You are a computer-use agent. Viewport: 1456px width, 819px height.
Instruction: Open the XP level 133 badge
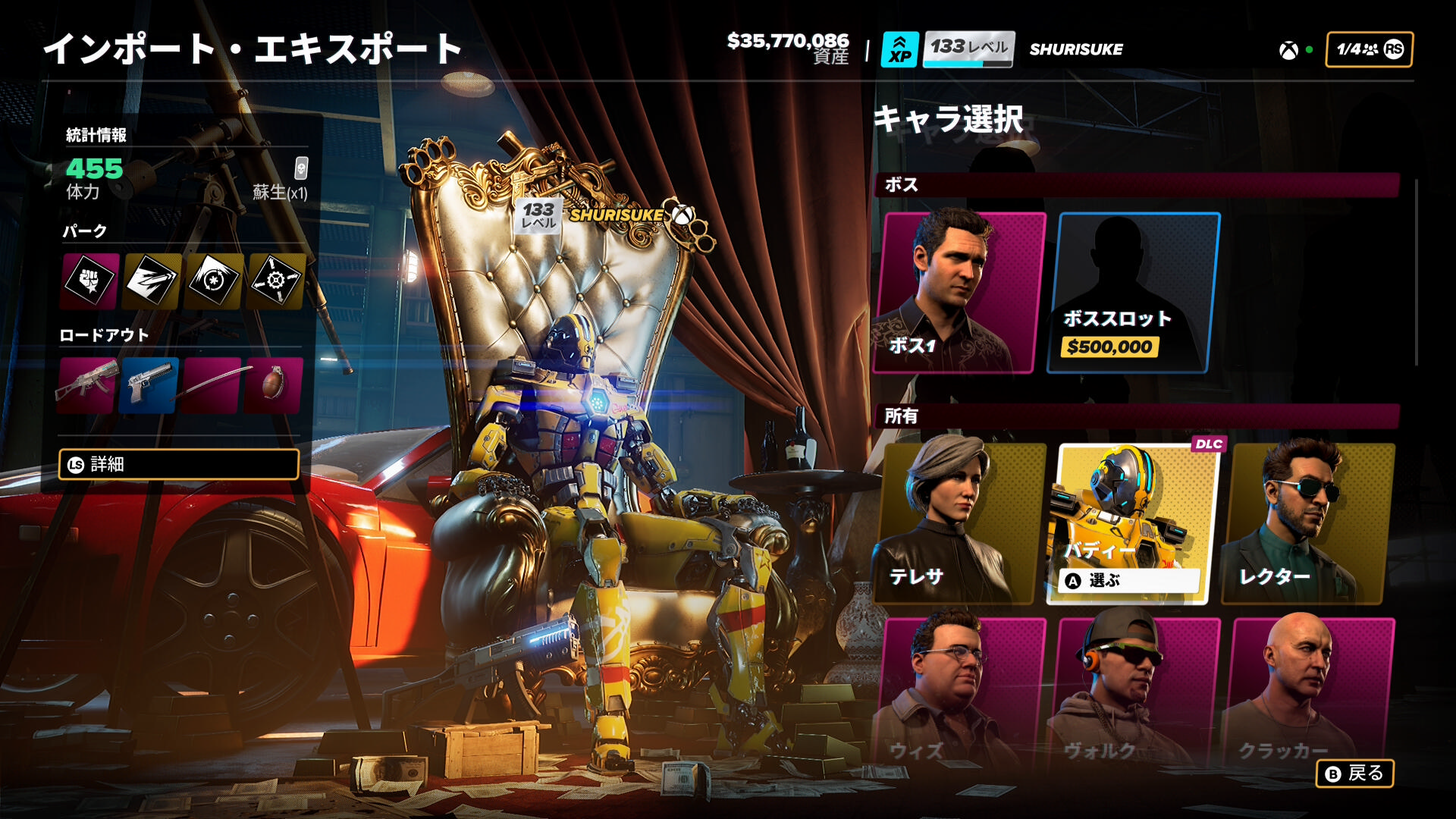[x=948, y=49]
